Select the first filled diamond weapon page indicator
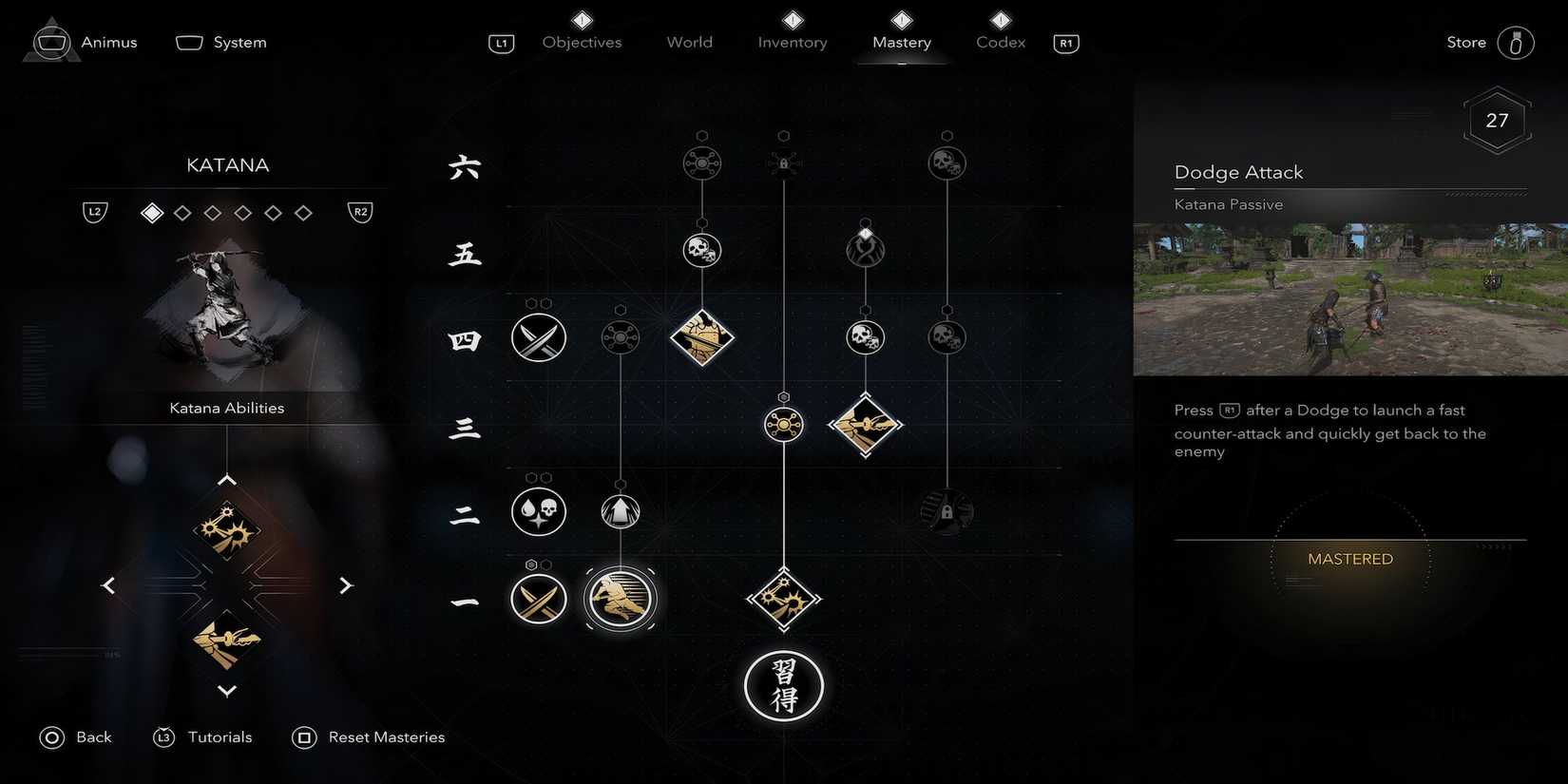The height and width of the screenshot is (784, 1568). 152,212
